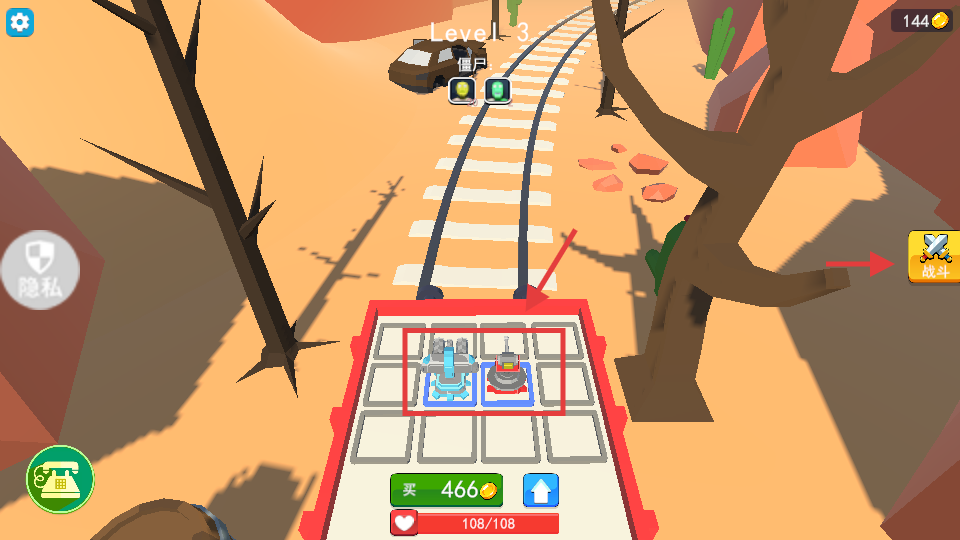Start the battle with the 战斗 button

pyautogui.click(x=933, y=256)
